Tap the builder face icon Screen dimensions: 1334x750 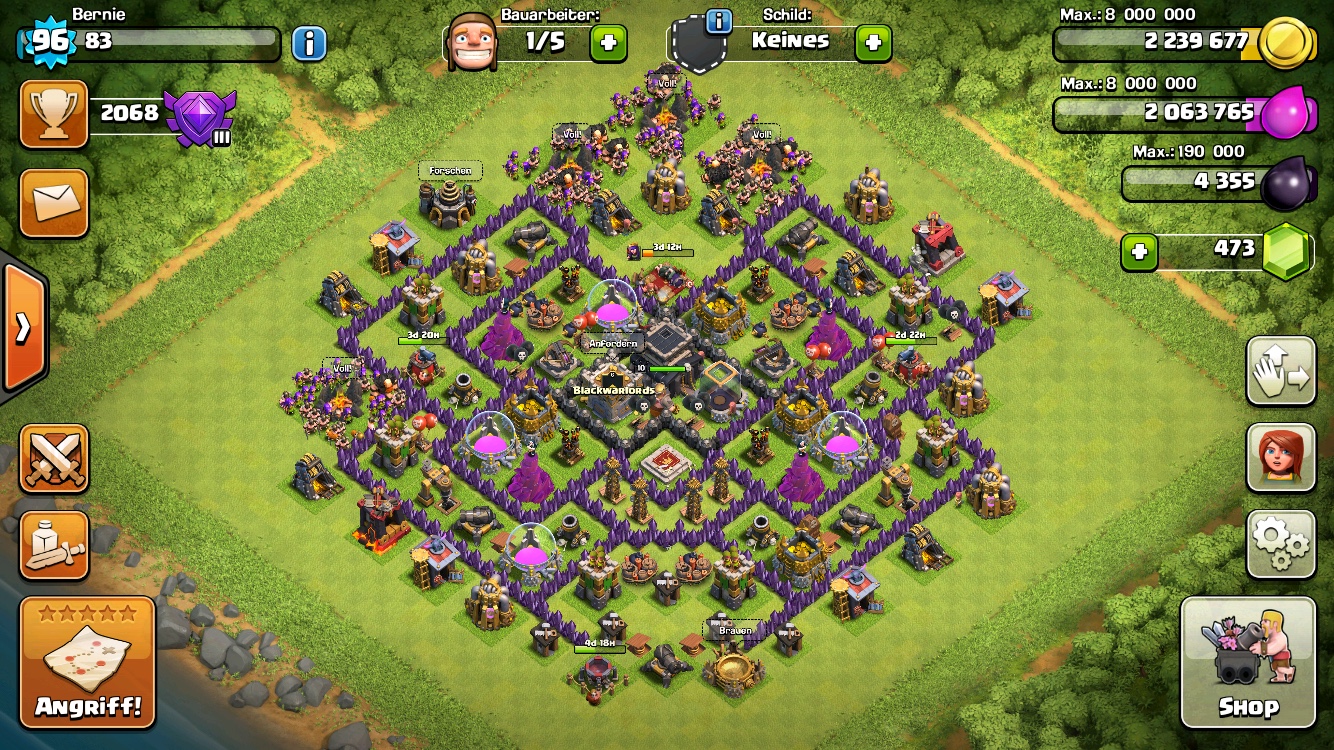pyautogui.click(x=472, y=42)
